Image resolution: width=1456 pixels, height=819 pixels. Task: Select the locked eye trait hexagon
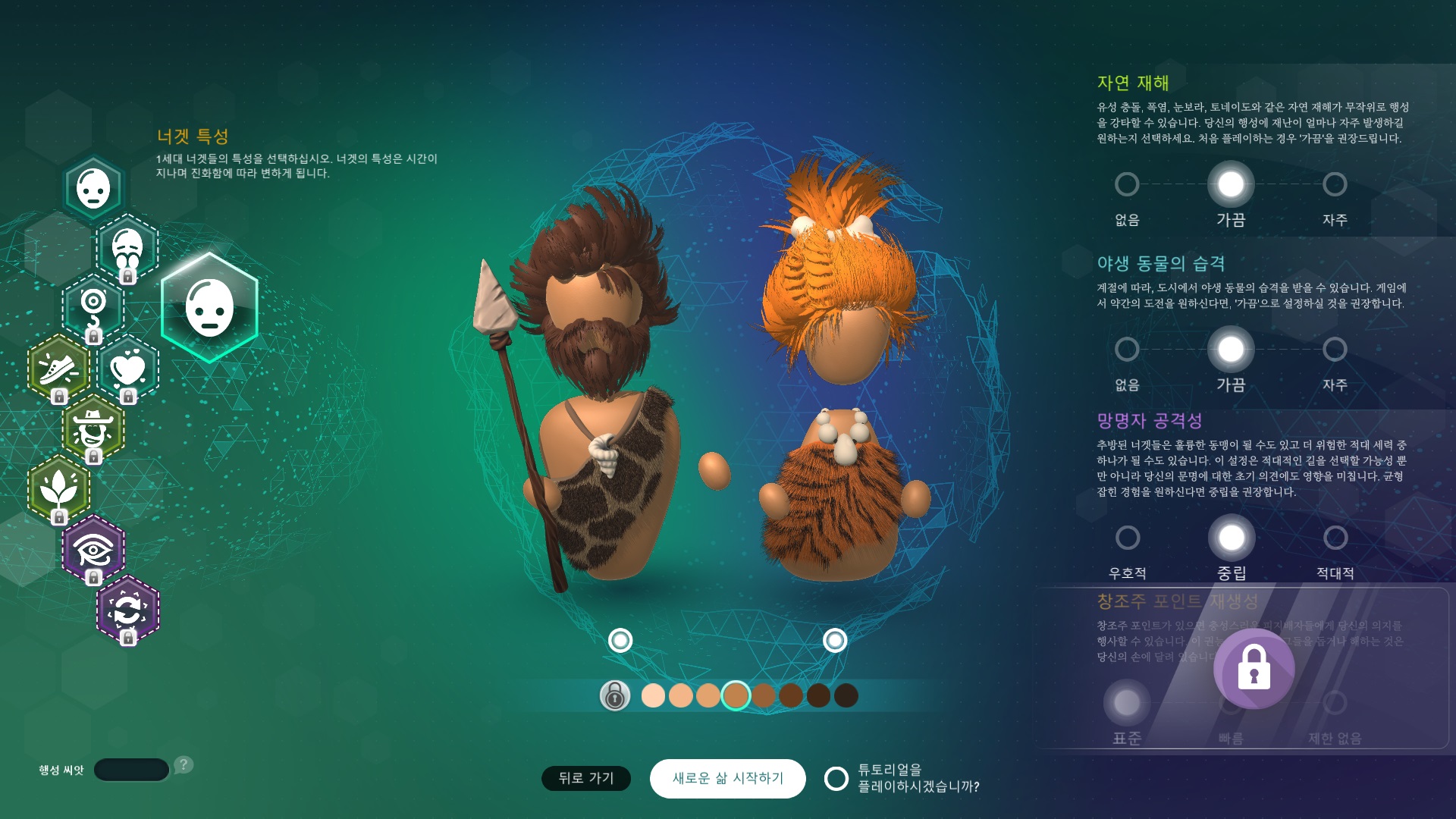(93, 549)
